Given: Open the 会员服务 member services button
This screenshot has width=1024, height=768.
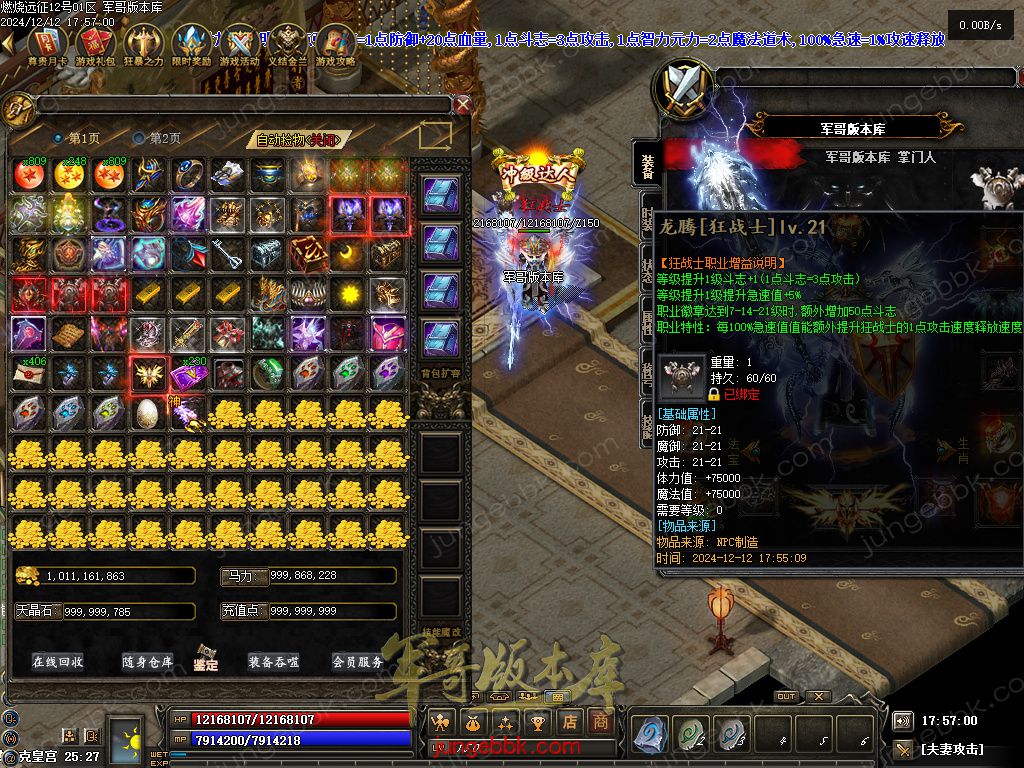Looking at the screenshot, I should pyautogui.click(x=357, y=661).
